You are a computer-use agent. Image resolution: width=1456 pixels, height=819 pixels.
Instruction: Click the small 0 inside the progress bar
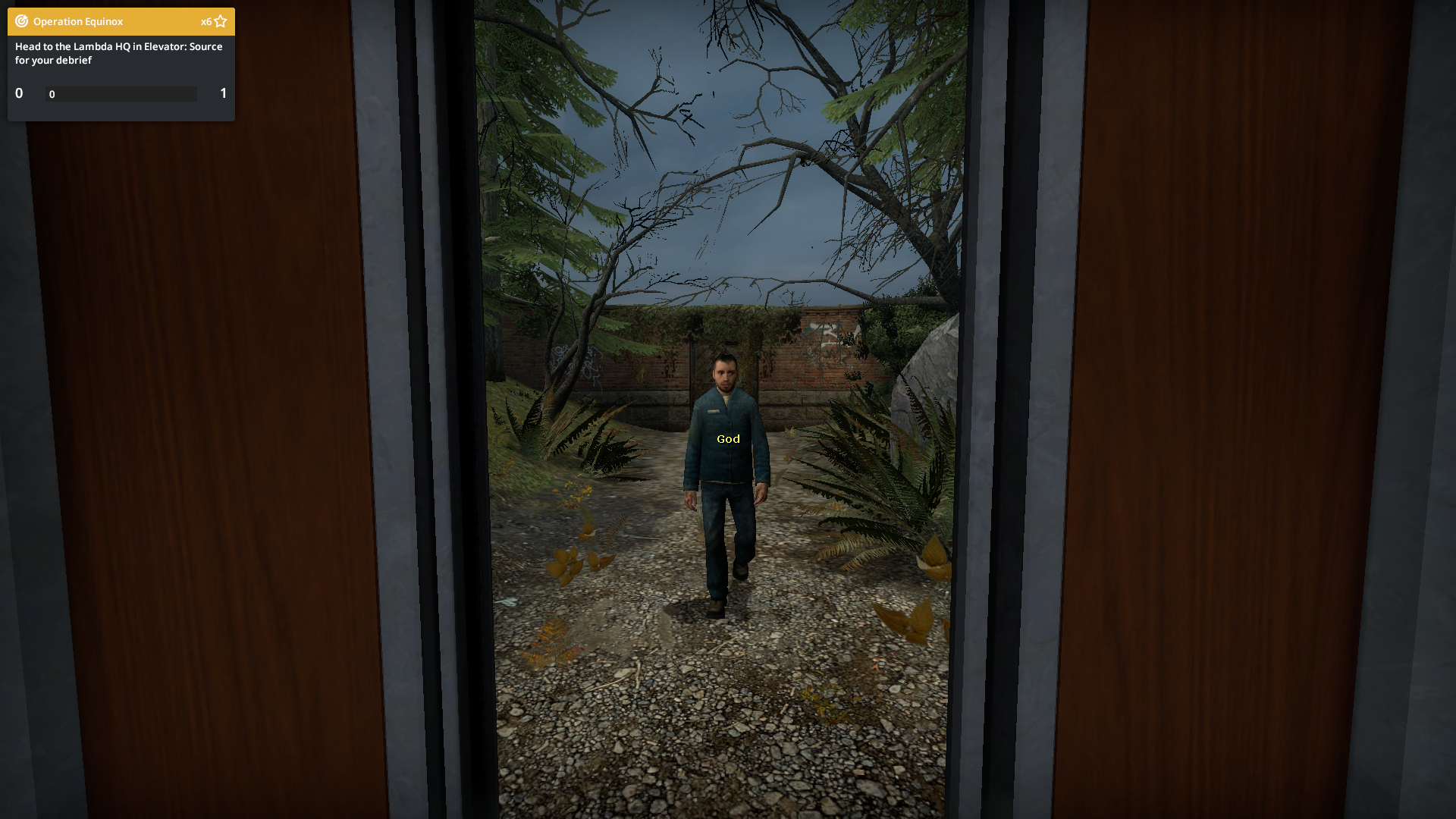pos(52,95)
